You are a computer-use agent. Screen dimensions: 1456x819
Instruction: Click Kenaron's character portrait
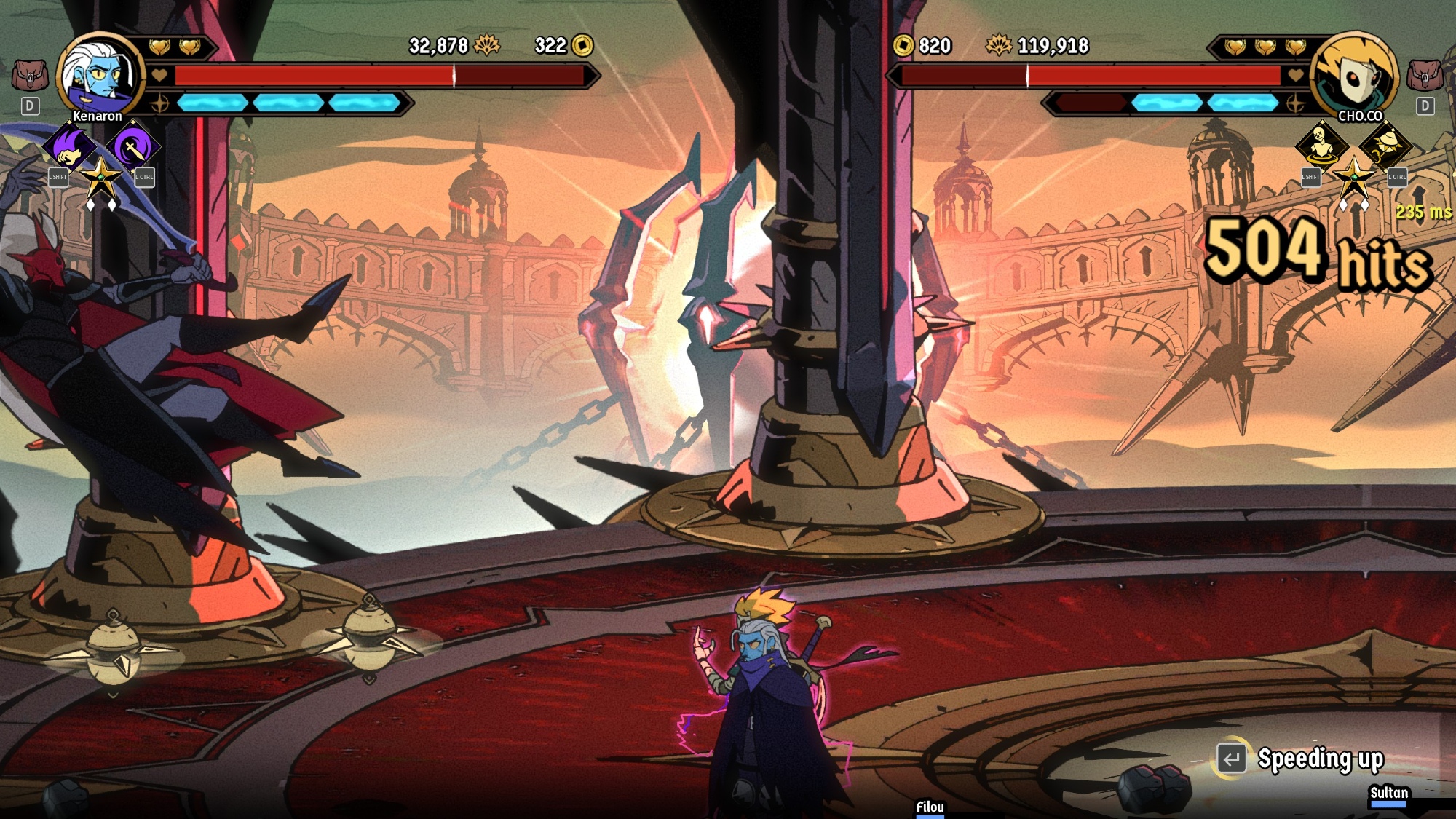point(101,76)
